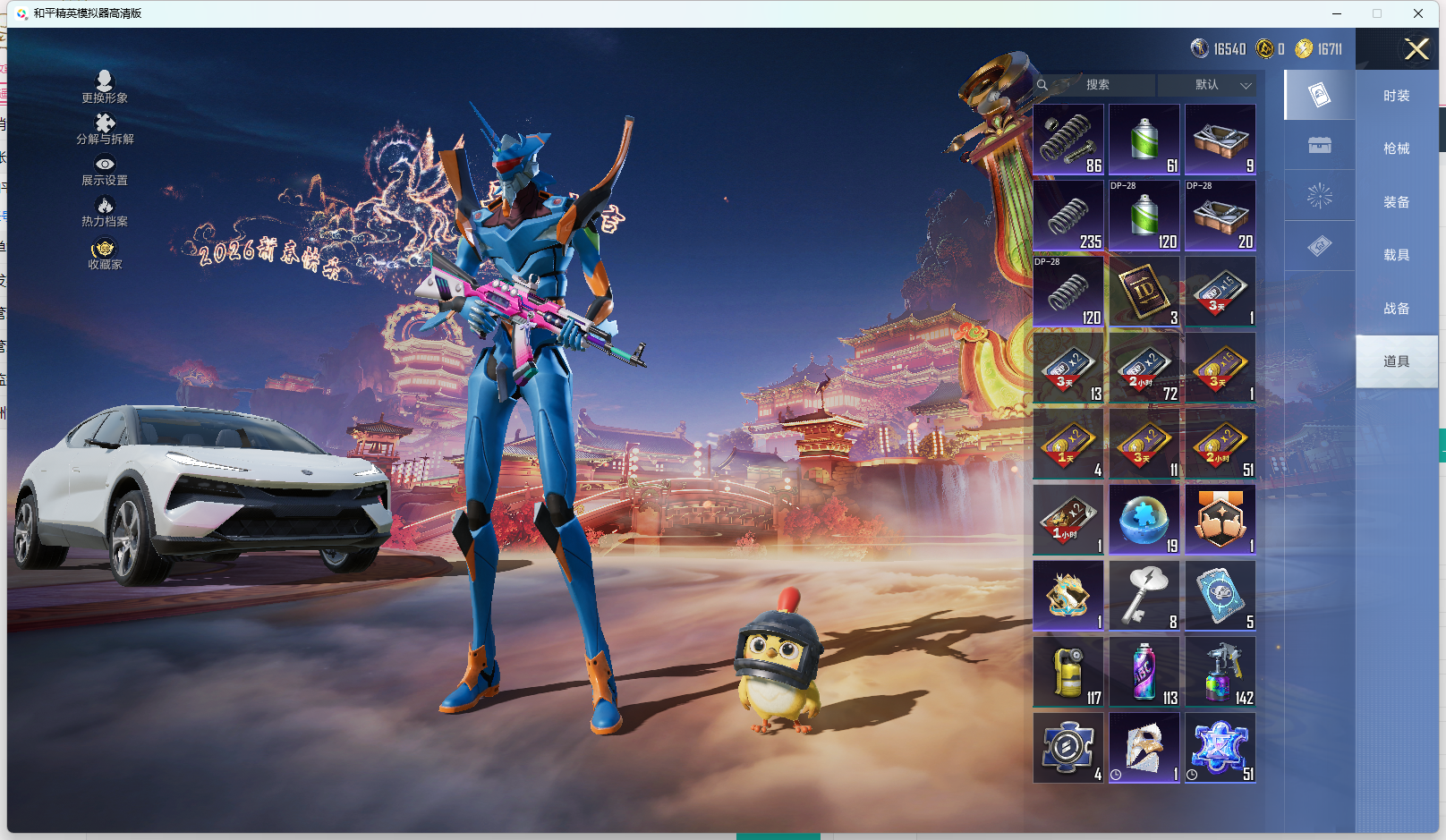Image resolution: width=1446 pixels, height=840 pixels.
Task: Select the blue puzzle orb item
Action: click(x=1144, y=520)
